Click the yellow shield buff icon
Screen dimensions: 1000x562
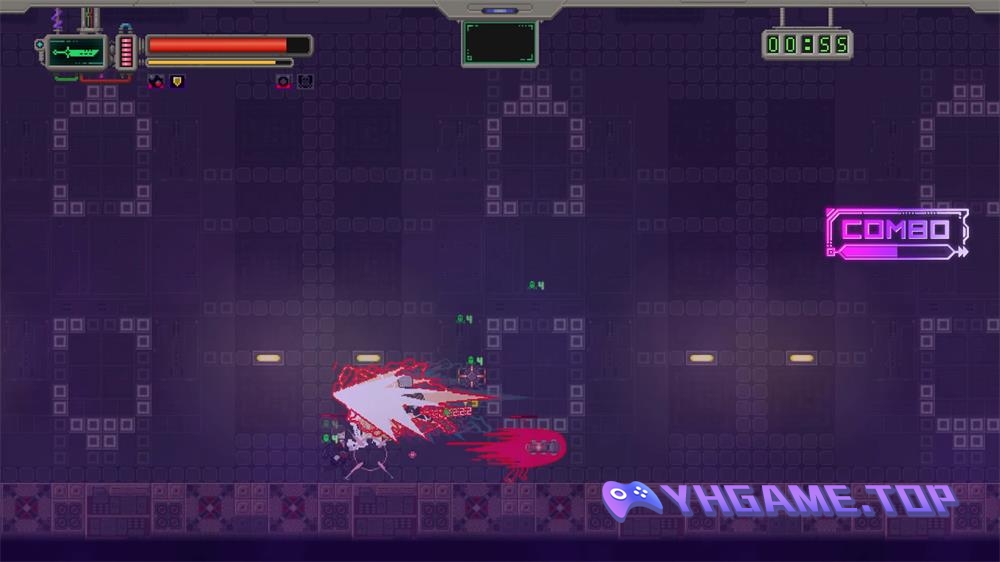pyautogui.click(x=177, y=82)
